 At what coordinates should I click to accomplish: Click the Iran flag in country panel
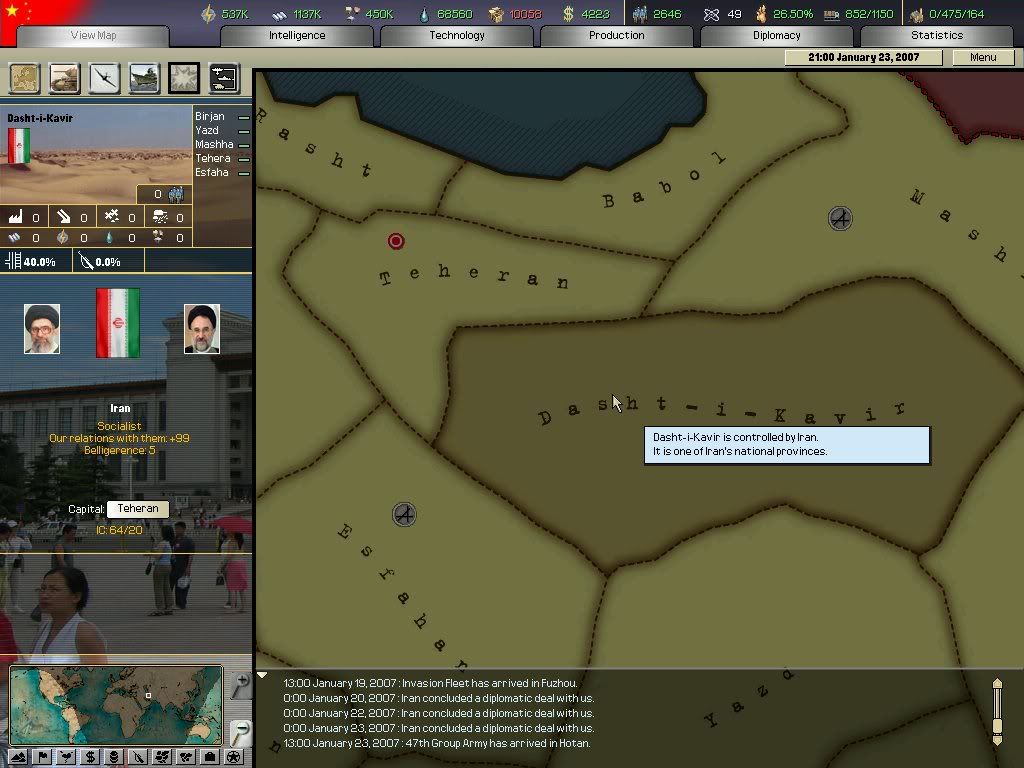click(118, 323)
